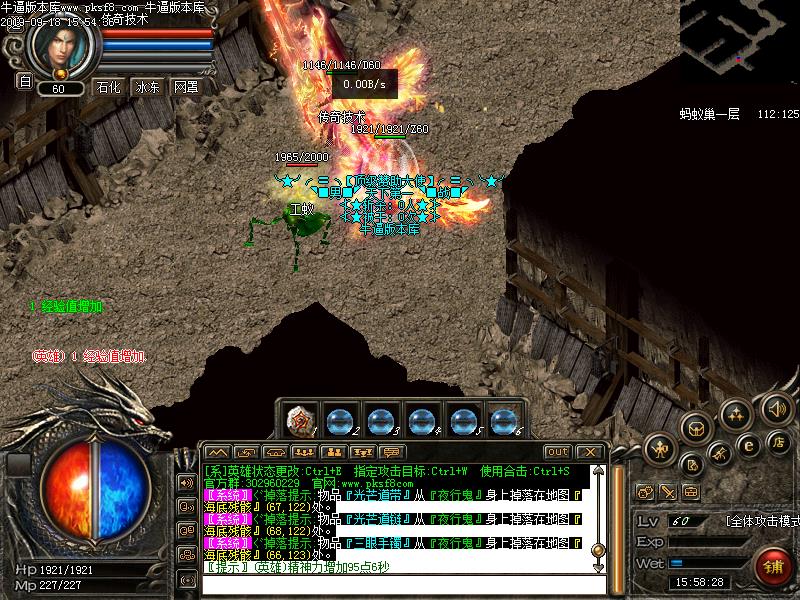This screenshot has width=800, height=600.
Task: Click the round 'e' button
Action: click(747, 446)
